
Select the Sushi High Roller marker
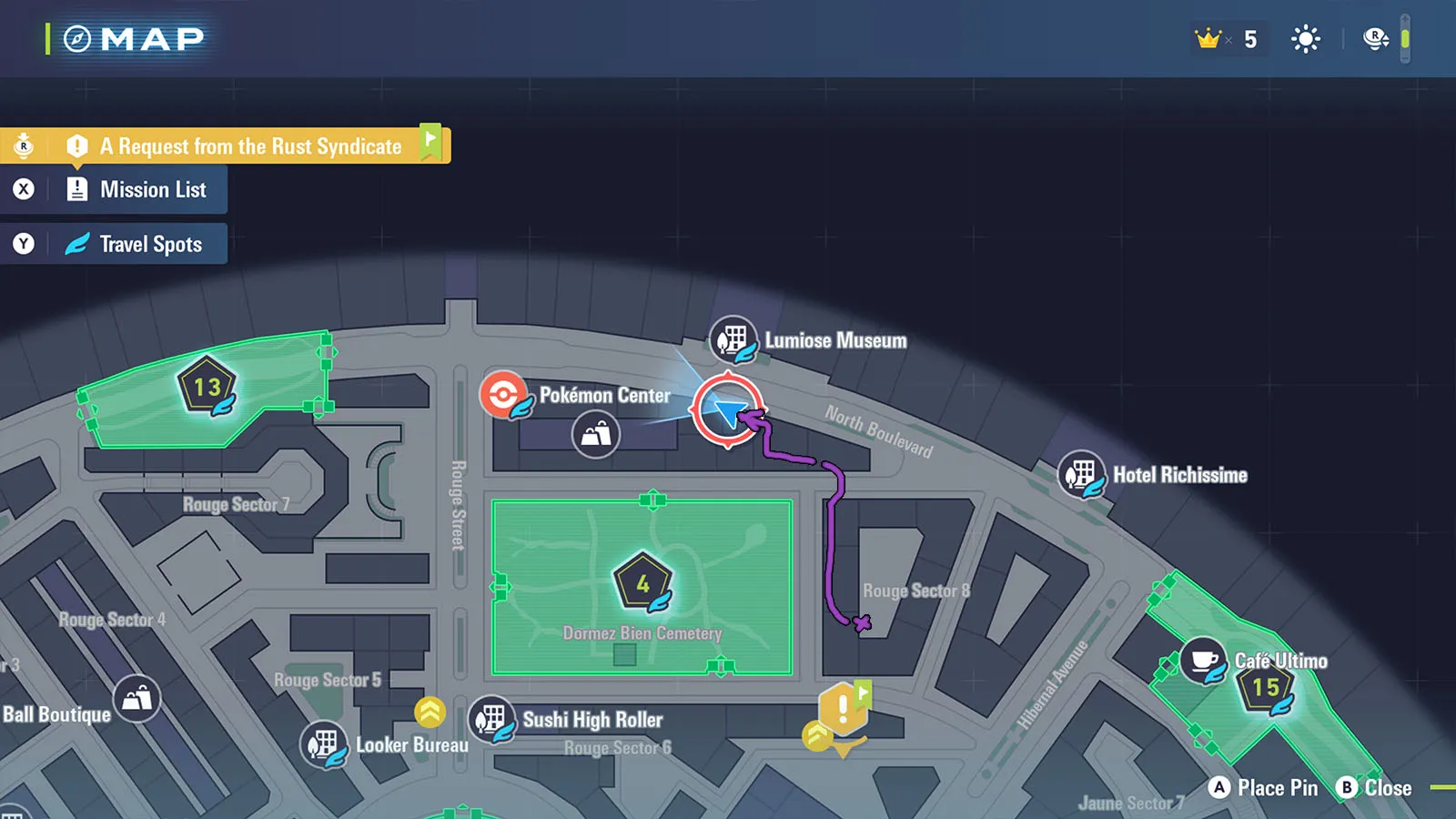click(492, 720)
